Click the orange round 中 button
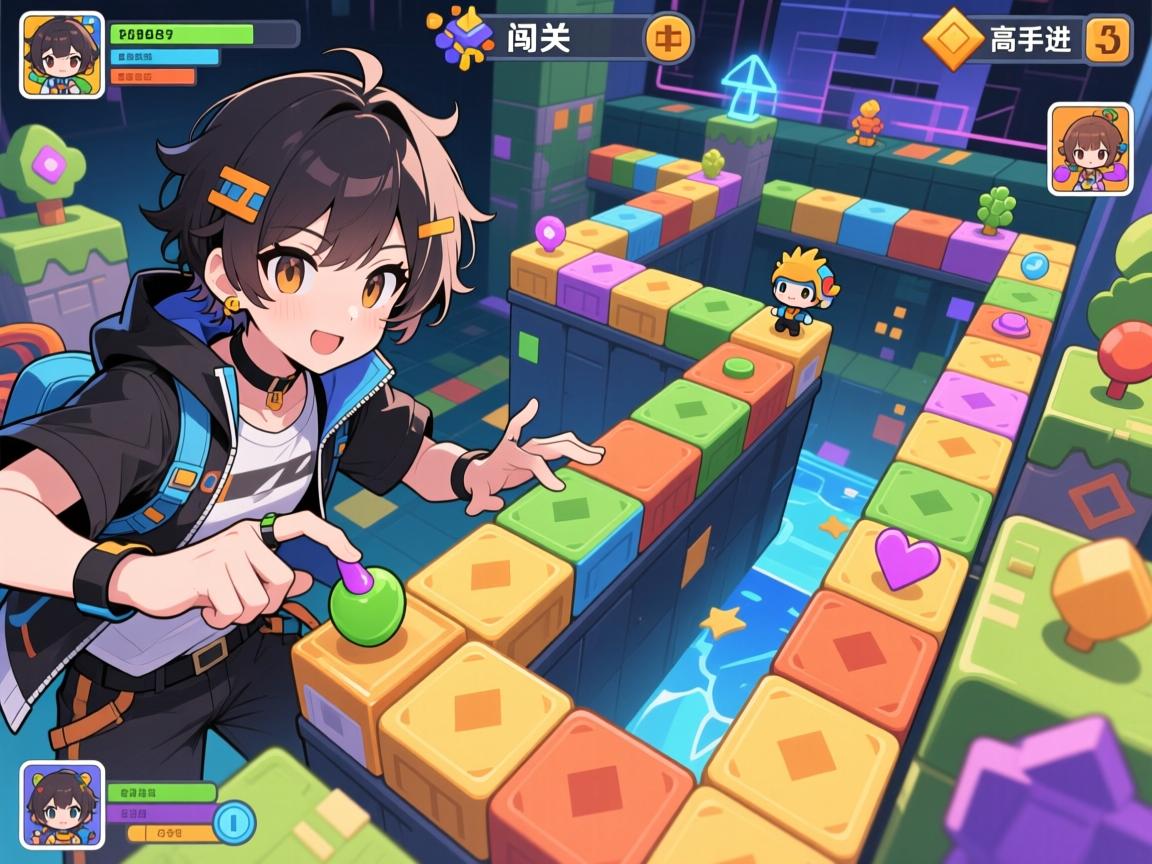 tap(667, 39)
